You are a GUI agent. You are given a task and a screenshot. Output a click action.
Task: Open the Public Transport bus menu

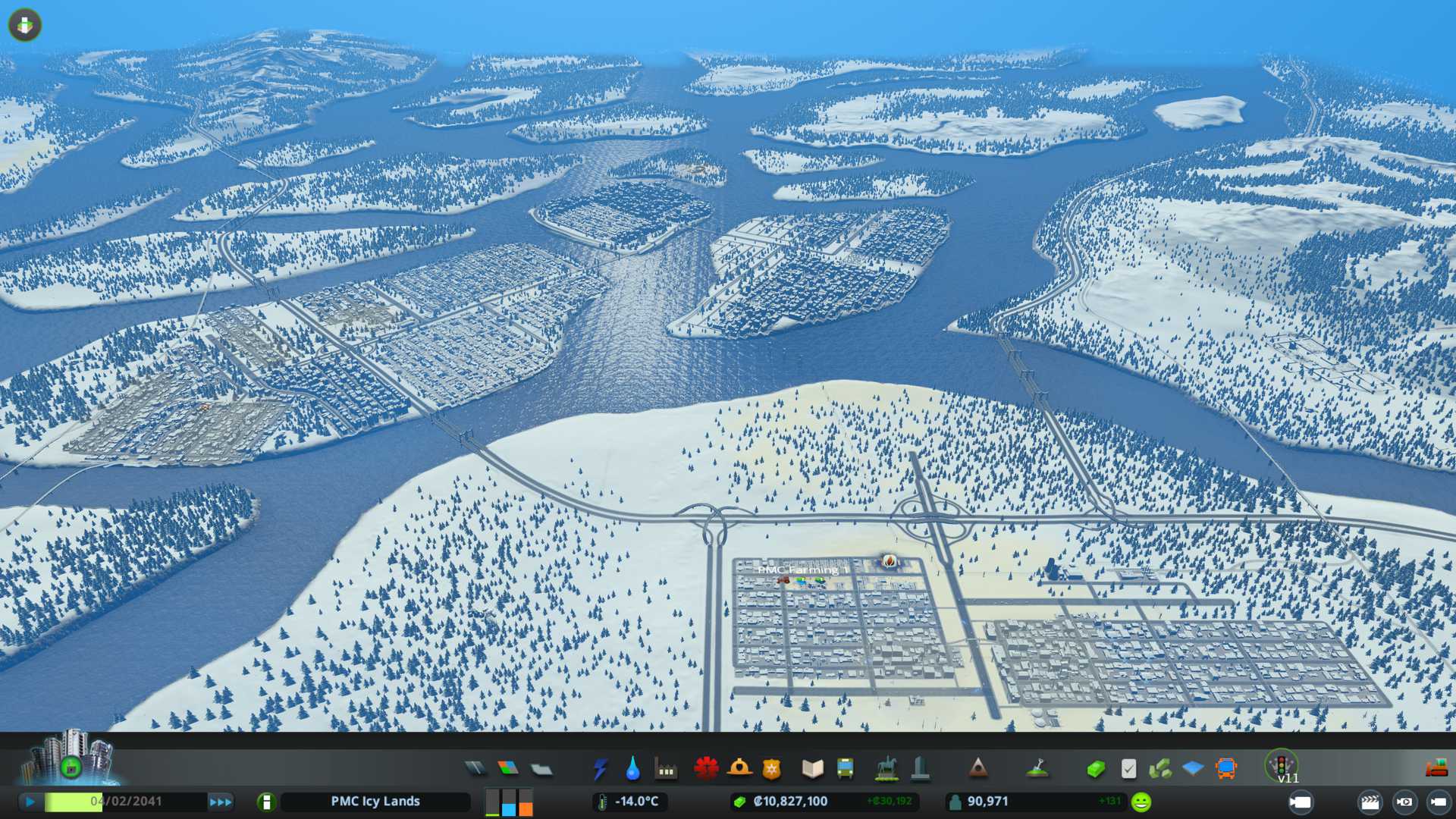coord(845,769)
